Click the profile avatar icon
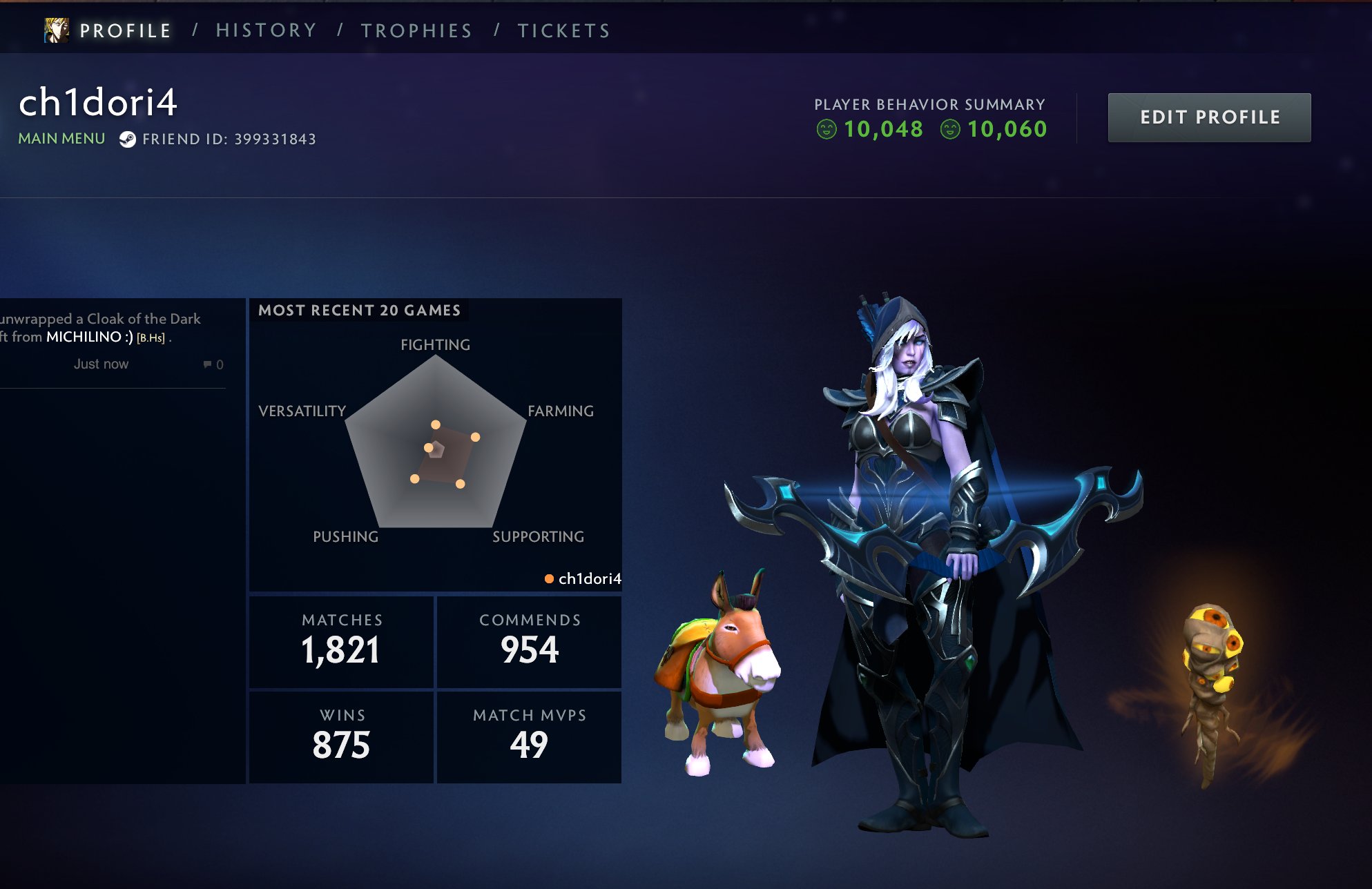 pyautogui.click(x=57, y=30)
